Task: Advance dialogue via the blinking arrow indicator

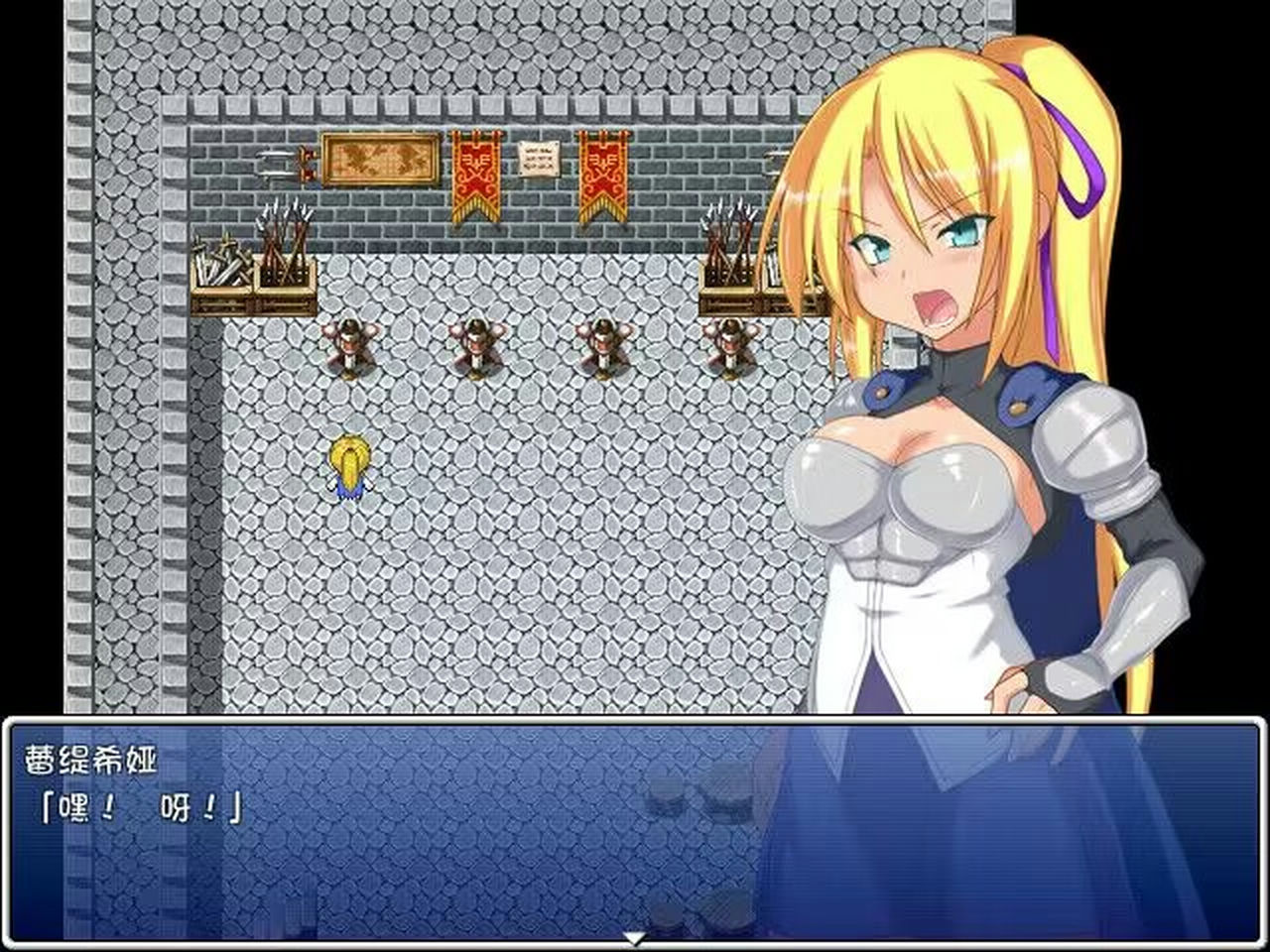Action: [x=635, y=936]
